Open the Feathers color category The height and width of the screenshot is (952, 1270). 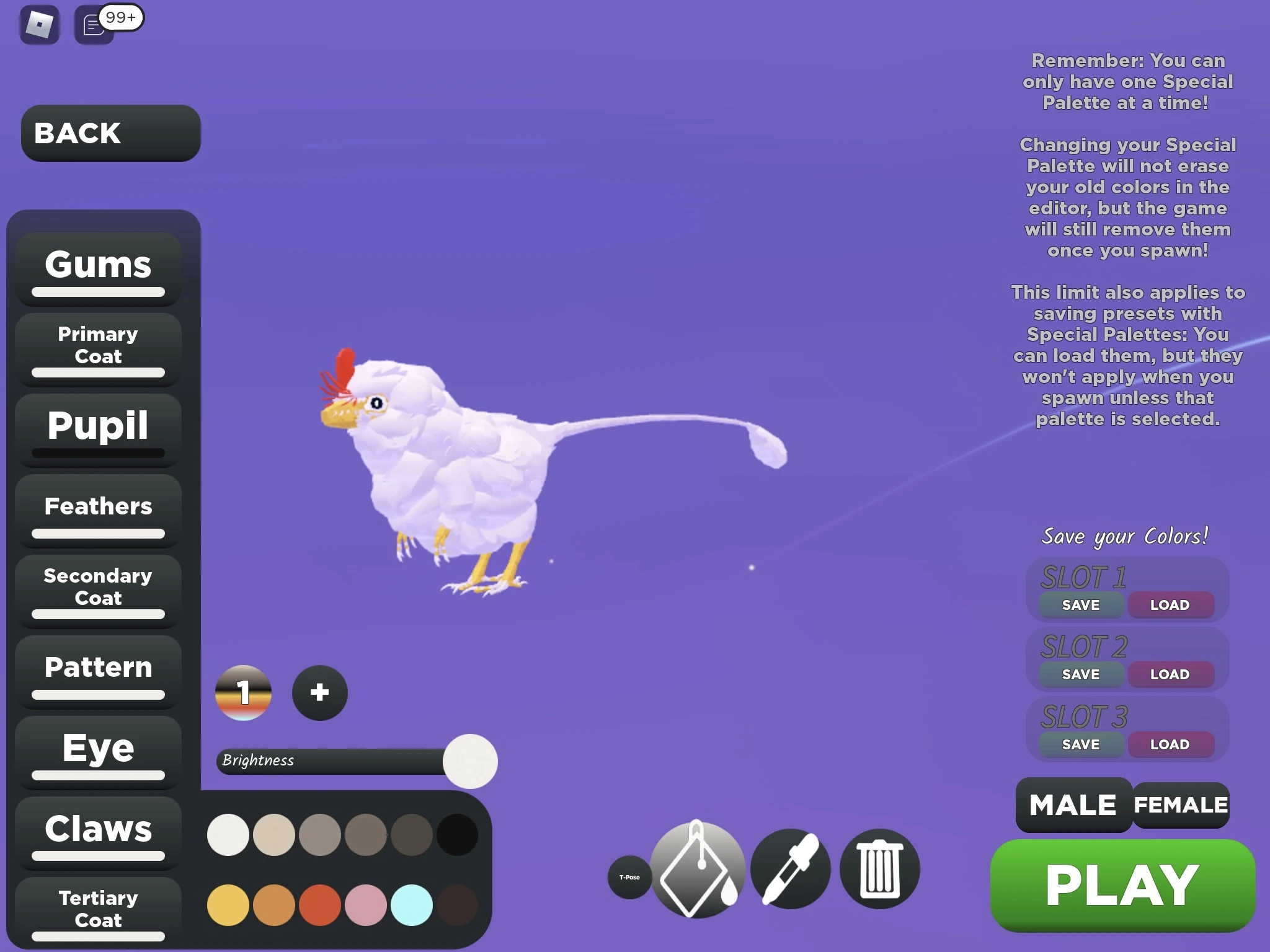click(x=98, y=506)
